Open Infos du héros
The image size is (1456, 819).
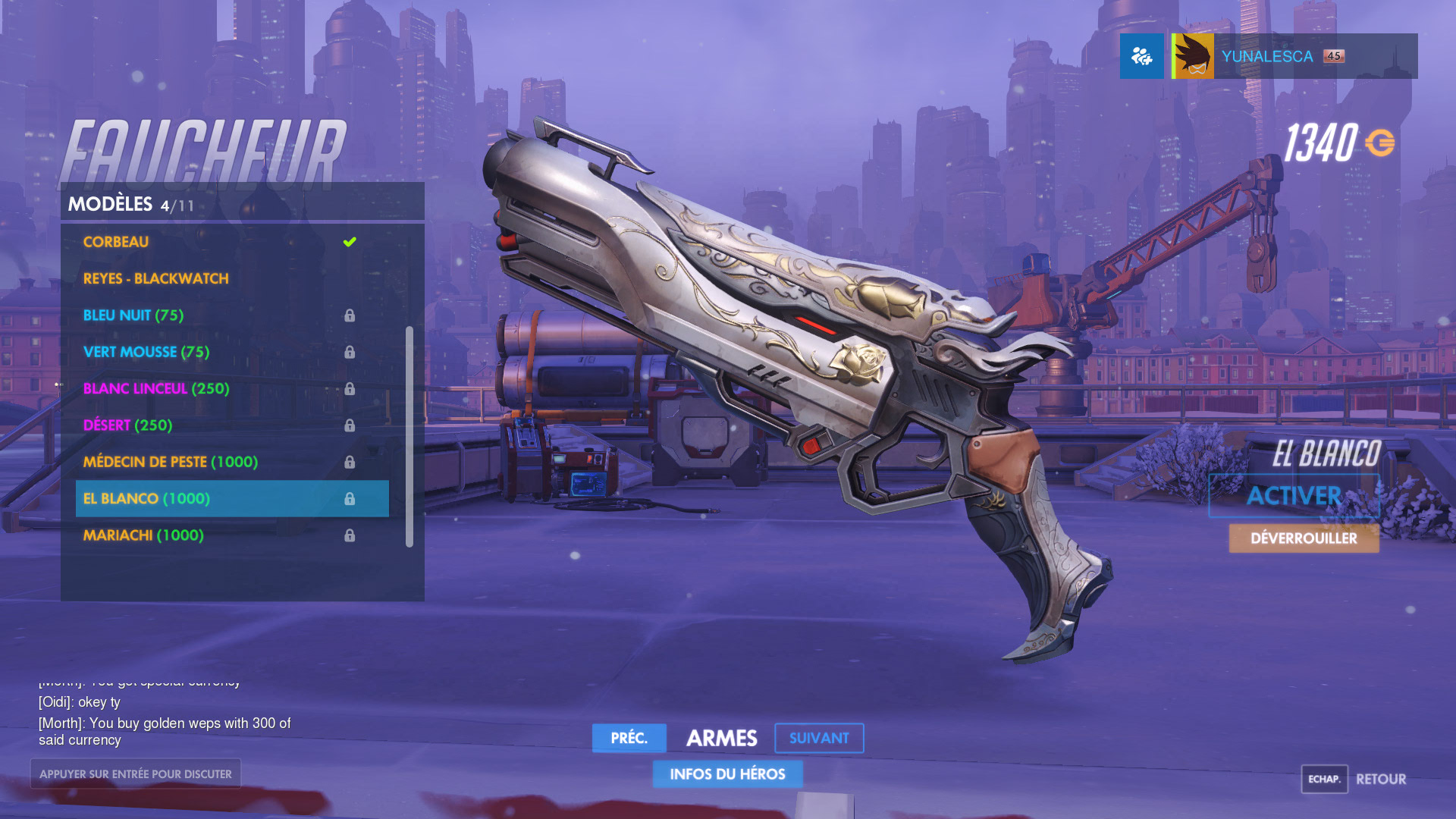coord(727,774)
